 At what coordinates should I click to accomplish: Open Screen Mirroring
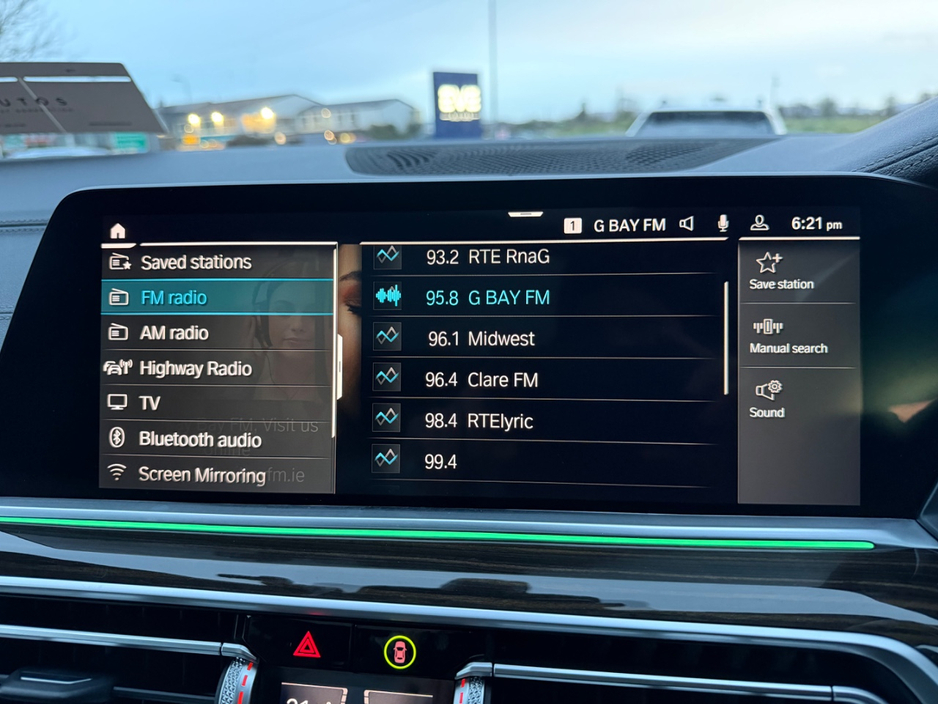[x=201, y=474]
